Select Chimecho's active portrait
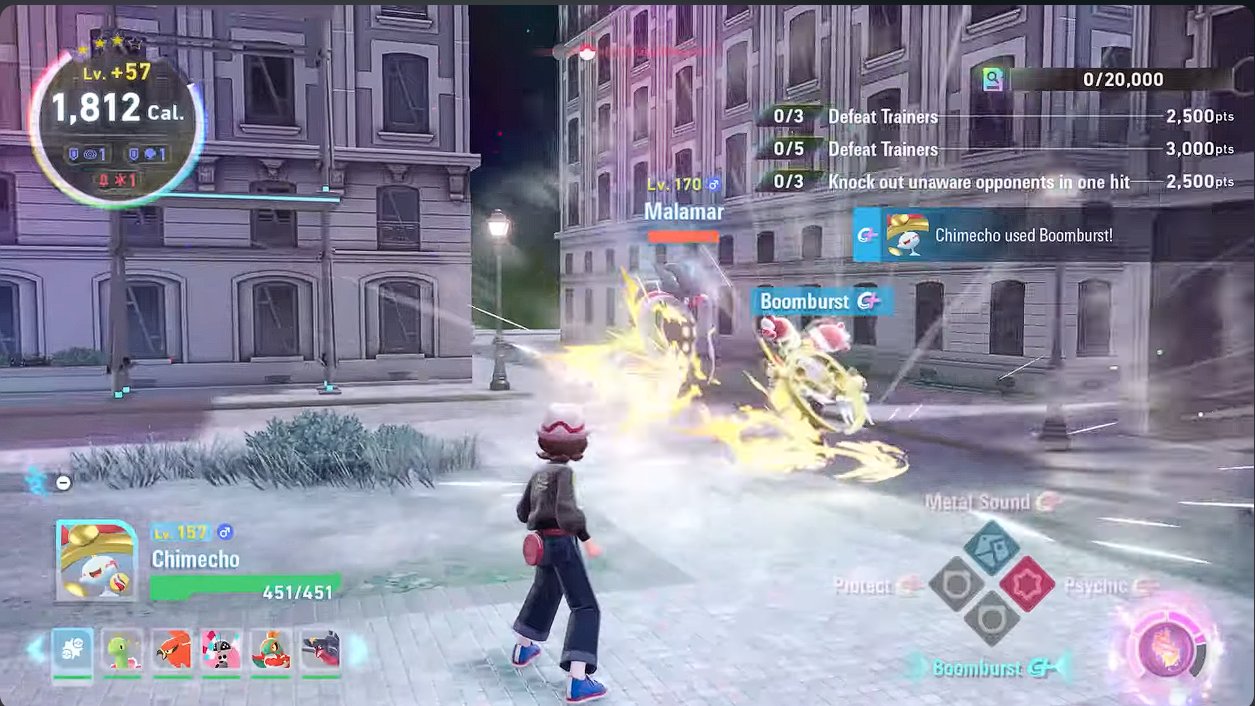Viewport: 1255px width, 706px height. [96, 560]
